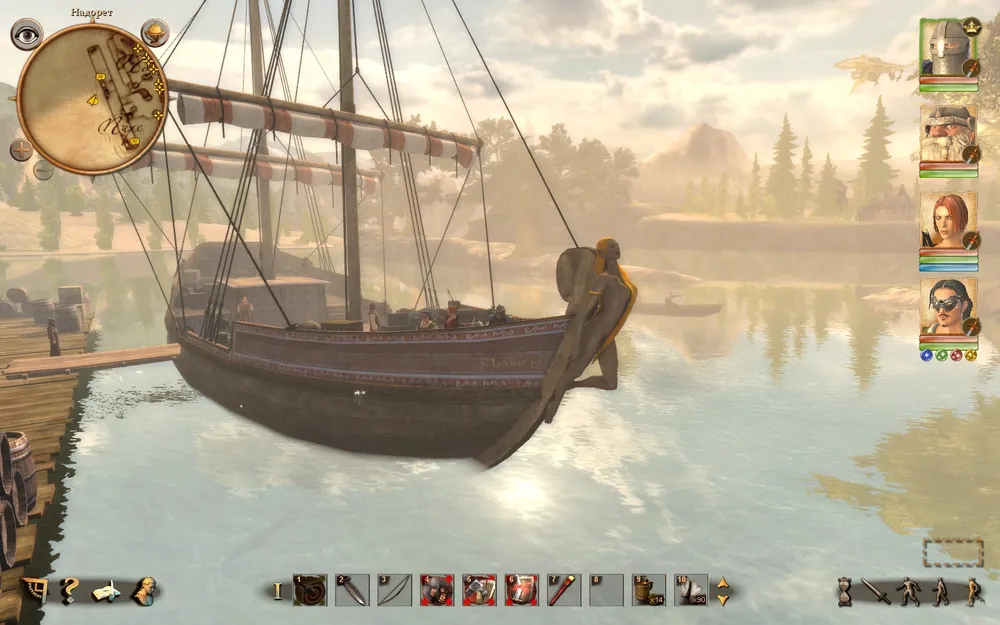Open the help question mark icon
The height and width of the screenshot is (625, 1000).
[x=69, y=590]
